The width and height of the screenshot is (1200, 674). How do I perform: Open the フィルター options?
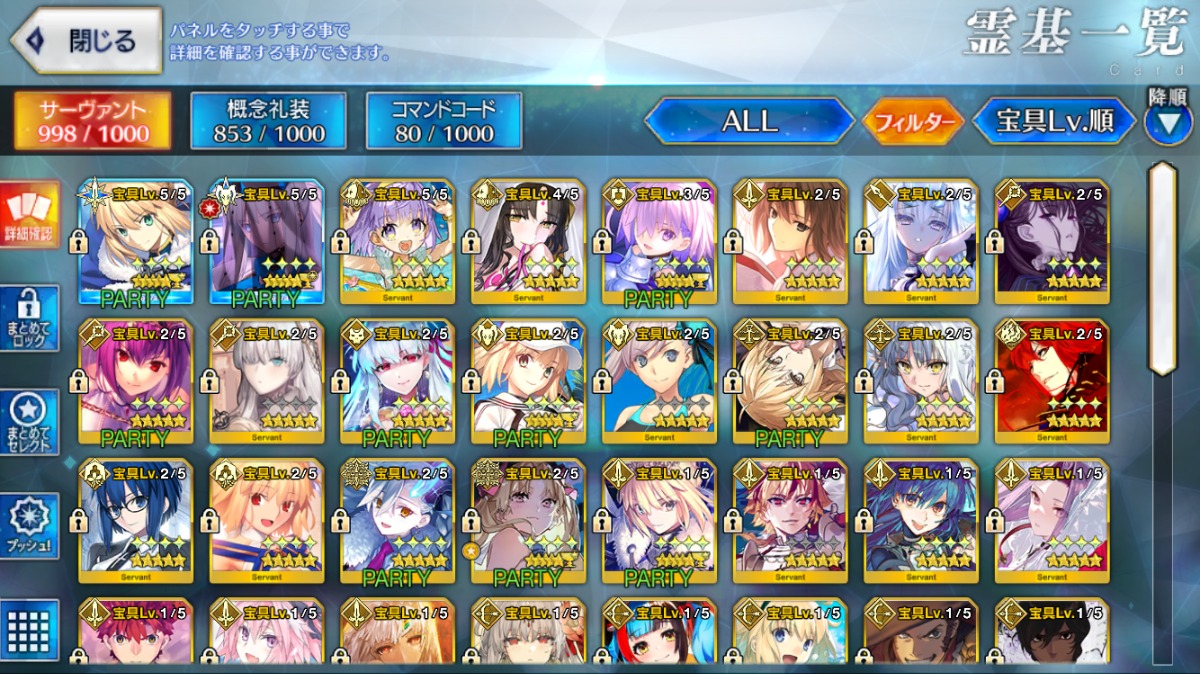point(913,122)
